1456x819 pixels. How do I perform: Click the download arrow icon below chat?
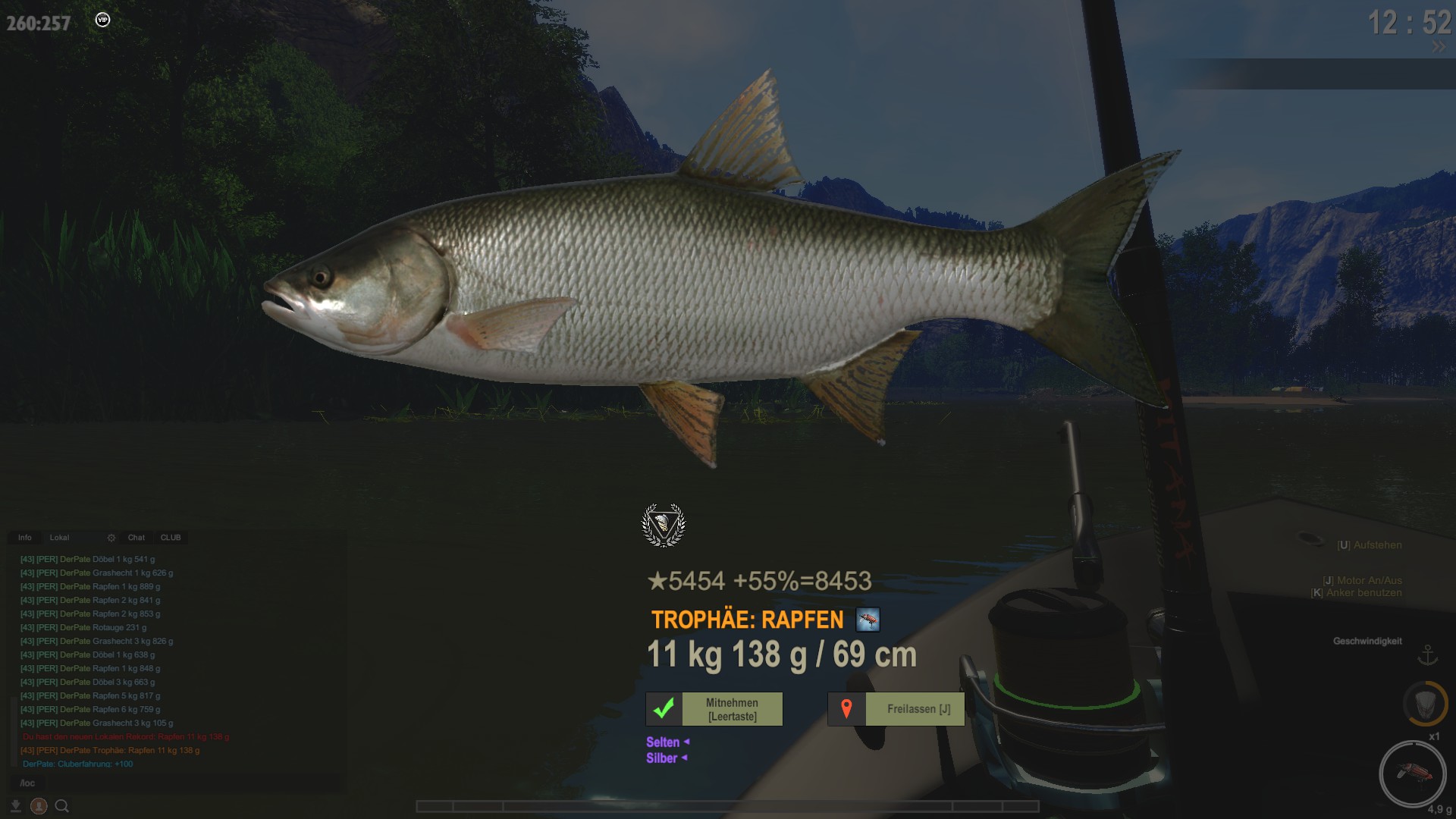pos(15,806)
